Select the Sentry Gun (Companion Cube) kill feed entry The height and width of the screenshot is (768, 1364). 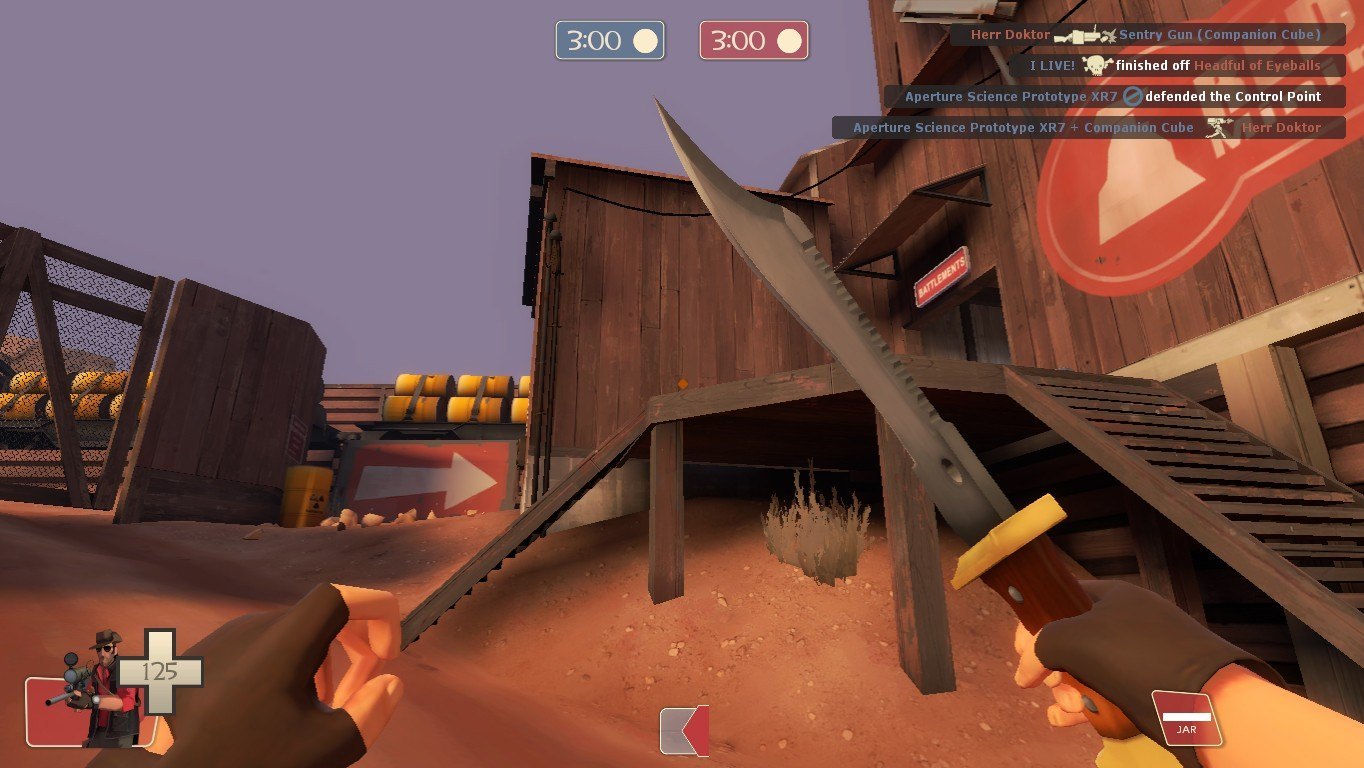pyautogui.click(x=1146, y=35)
